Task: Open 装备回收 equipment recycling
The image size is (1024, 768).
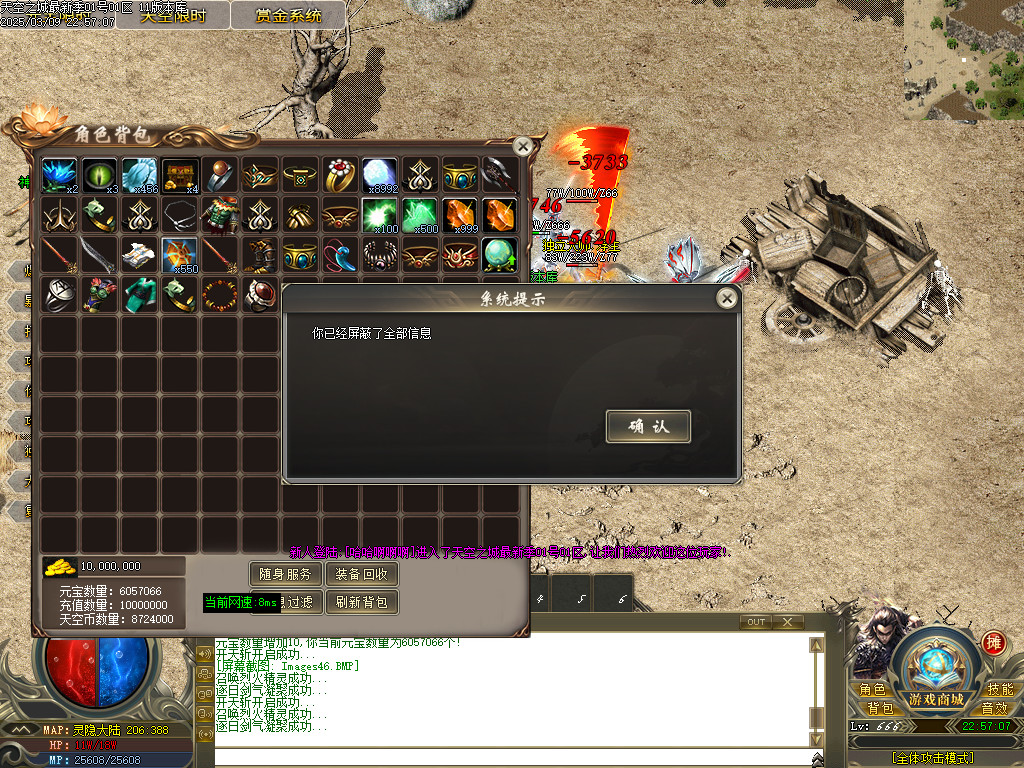Action: [x=362, y=574]
